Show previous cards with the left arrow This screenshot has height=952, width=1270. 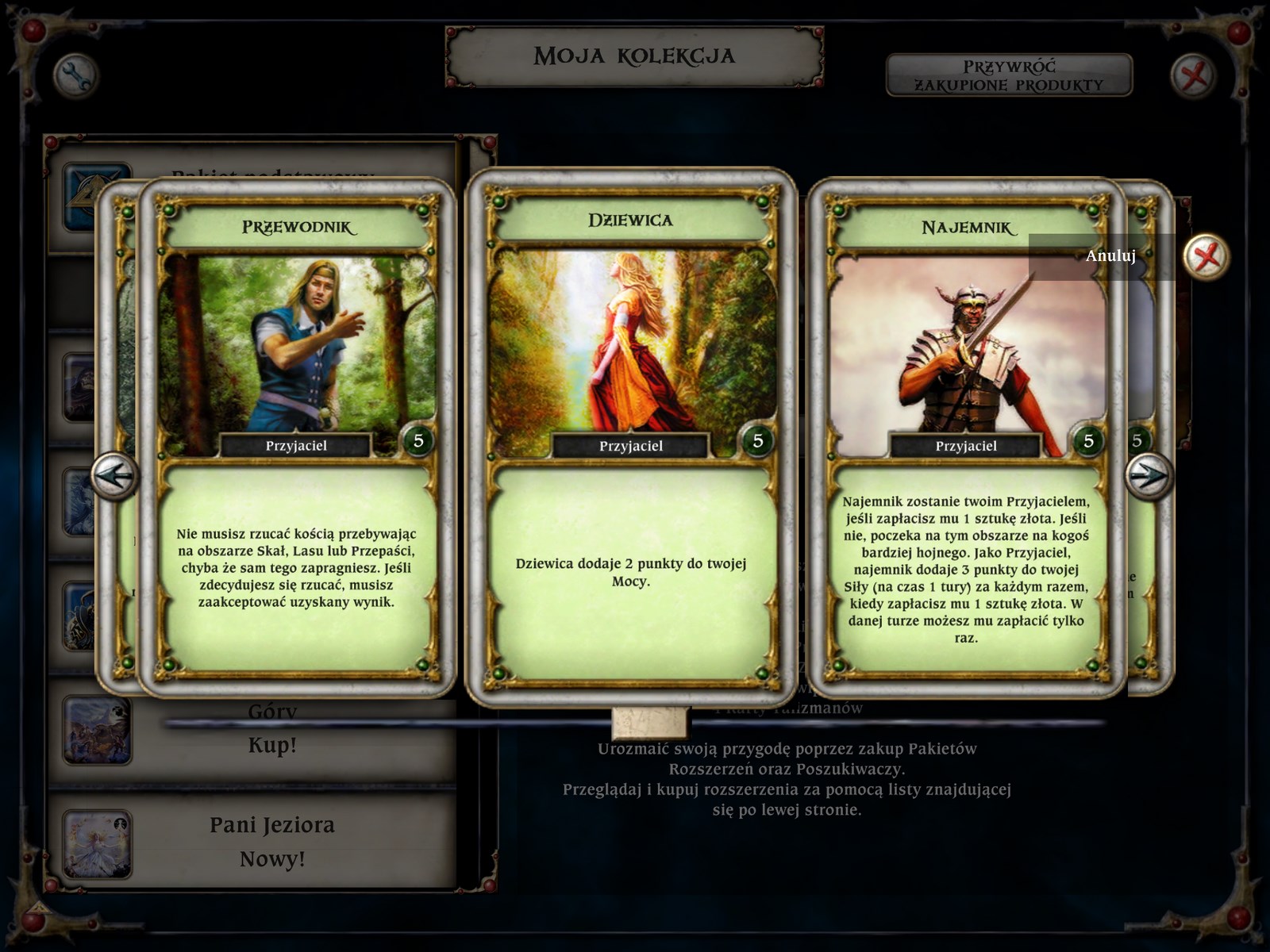pyautogui.click(x=114, y=476)
